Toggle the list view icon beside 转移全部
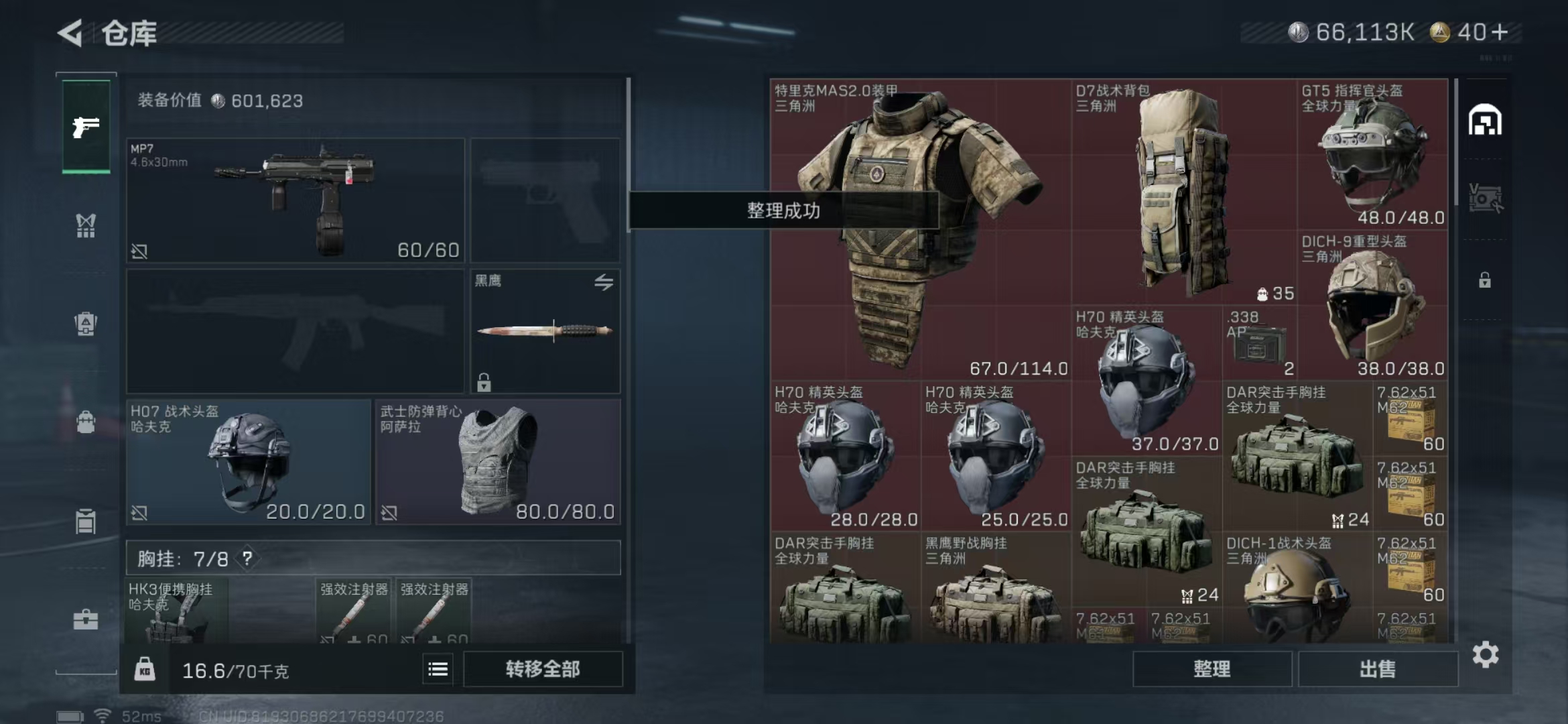This screenshot has width=1568, height=724. pos(438,669)
